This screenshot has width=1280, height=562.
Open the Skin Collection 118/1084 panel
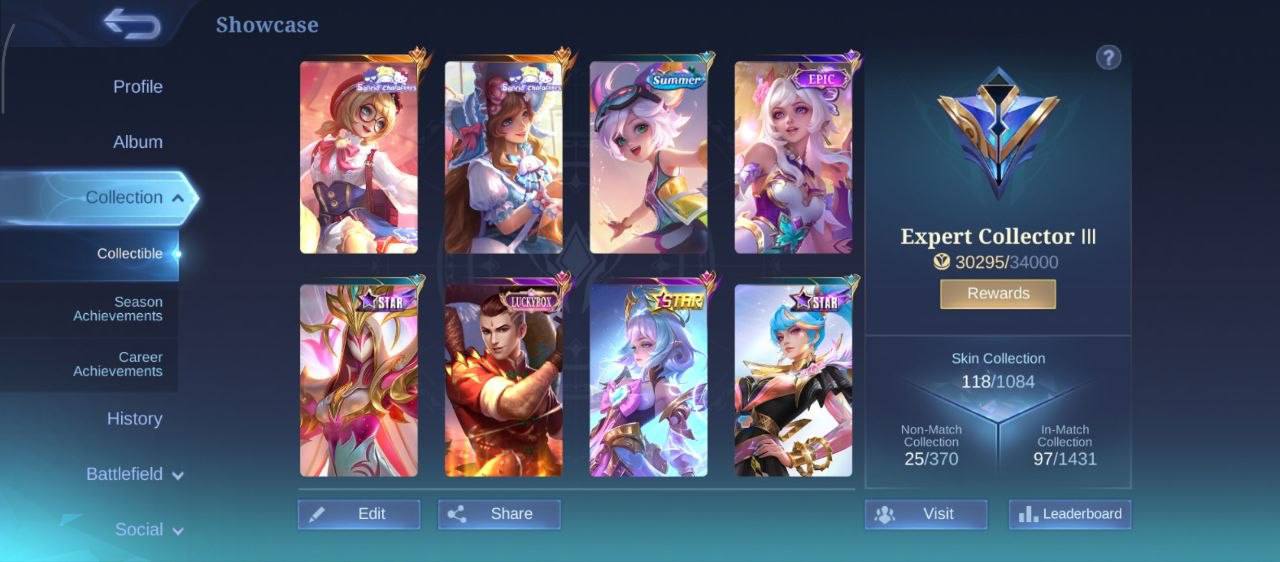pyautogui.click(x=998, y=371)
